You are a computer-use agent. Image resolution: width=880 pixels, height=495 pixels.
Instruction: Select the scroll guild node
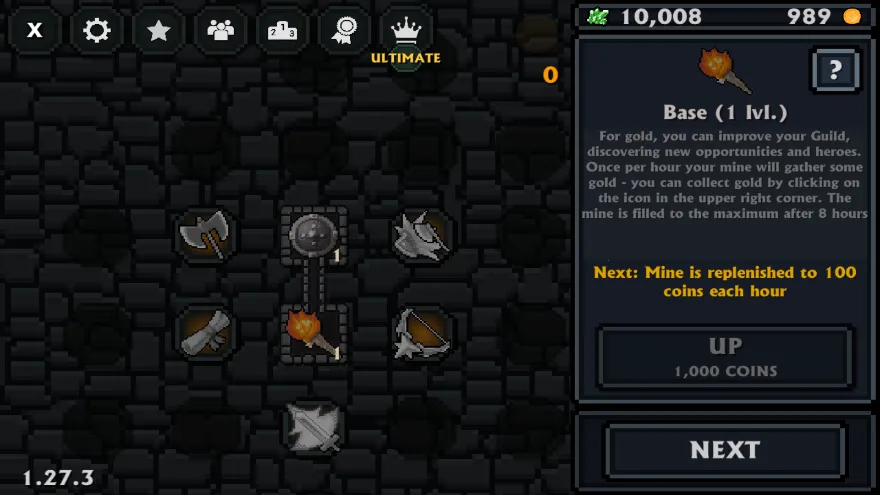[204, 333]
